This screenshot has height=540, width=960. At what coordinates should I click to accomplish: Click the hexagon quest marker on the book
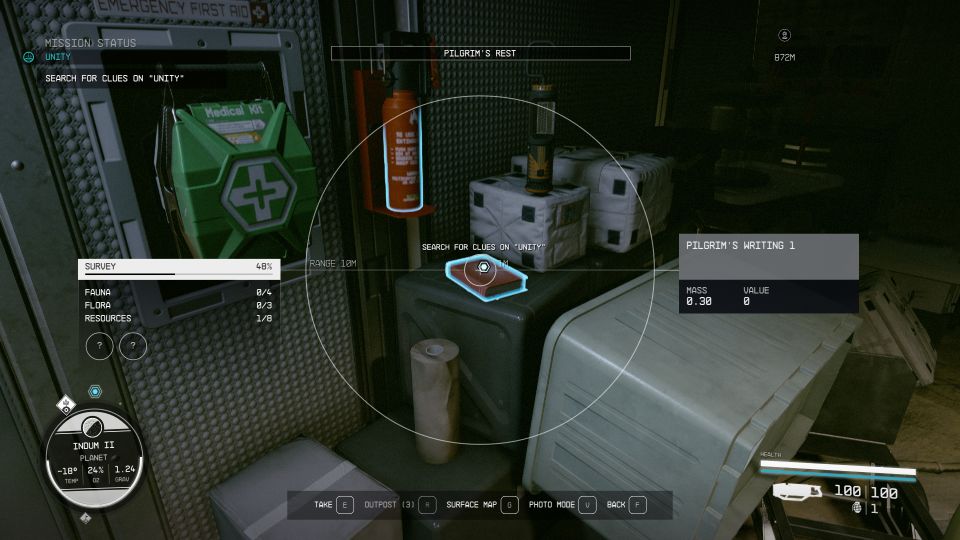click(x=483, y=267)
